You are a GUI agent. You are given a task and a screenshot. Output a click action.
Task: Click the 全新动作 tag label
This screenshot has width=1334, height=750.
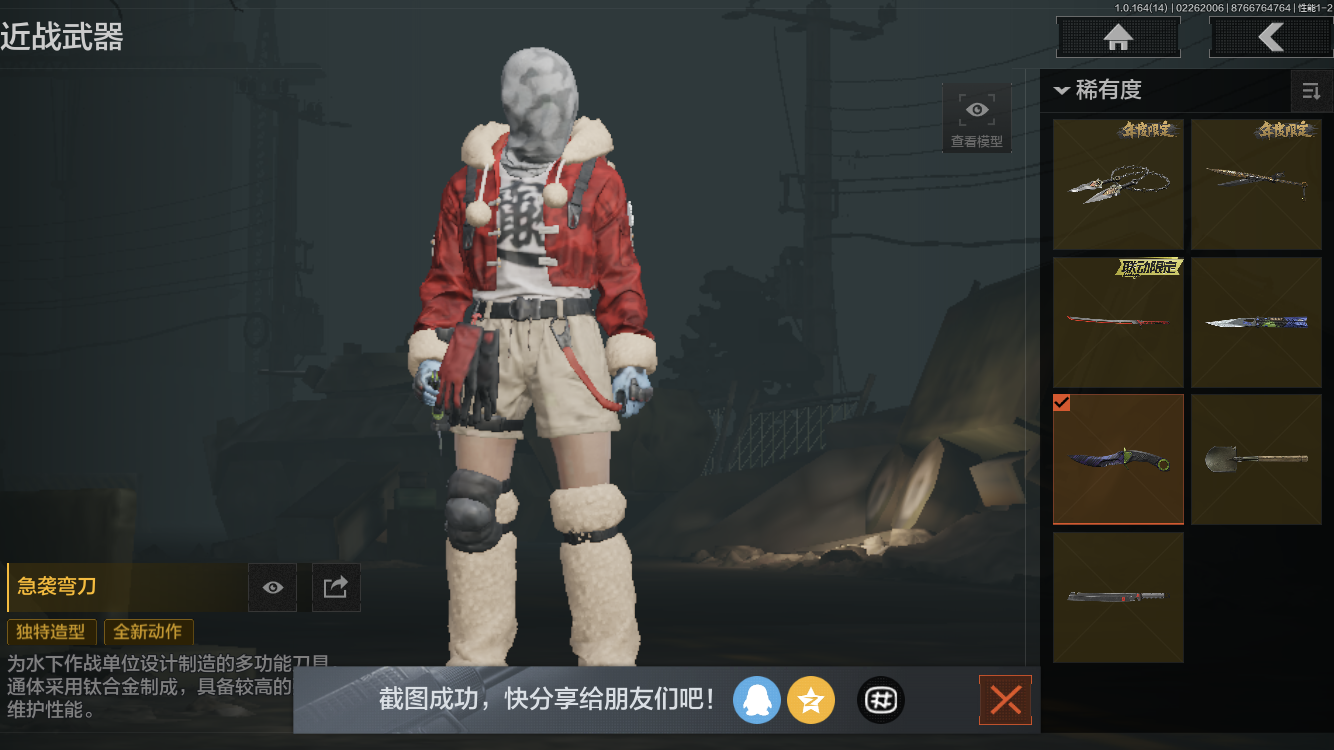[148, 632]
